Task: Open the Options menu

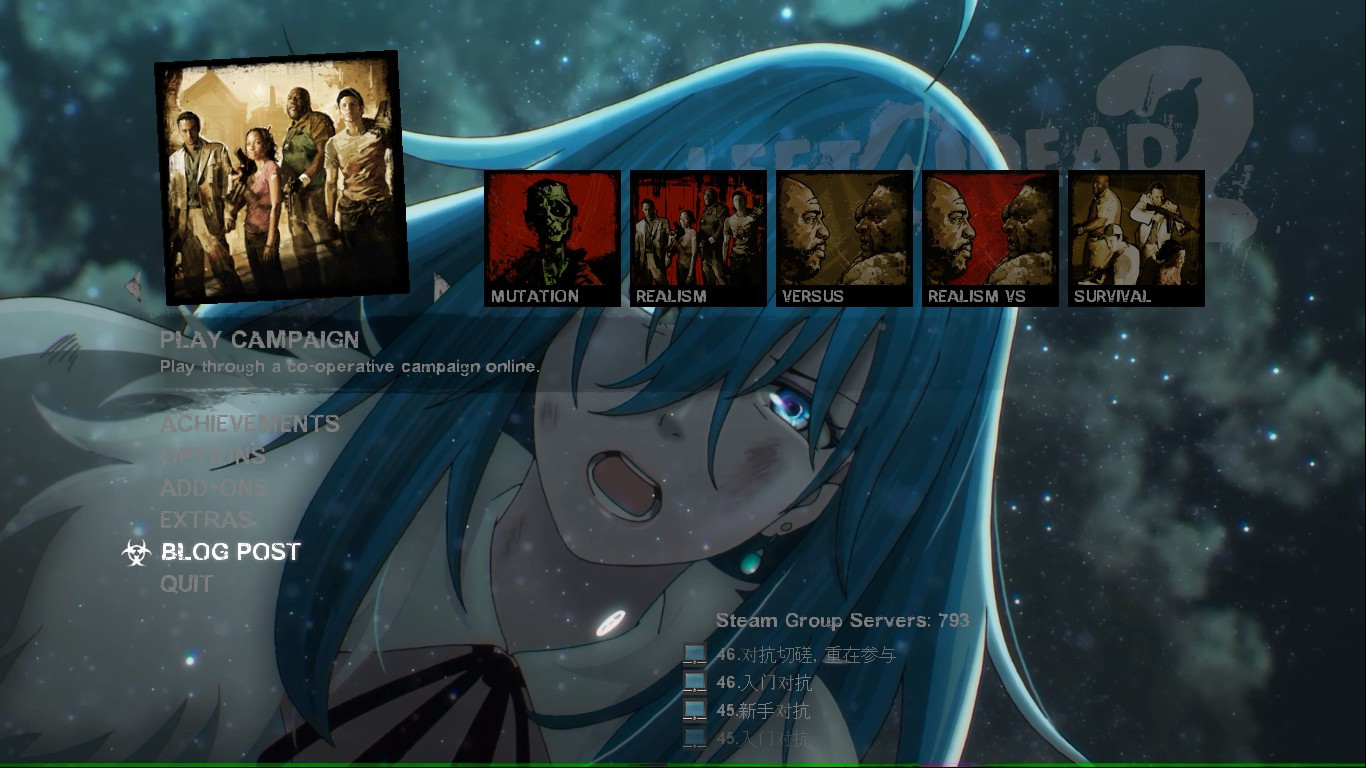Action: tap(211, 457)
